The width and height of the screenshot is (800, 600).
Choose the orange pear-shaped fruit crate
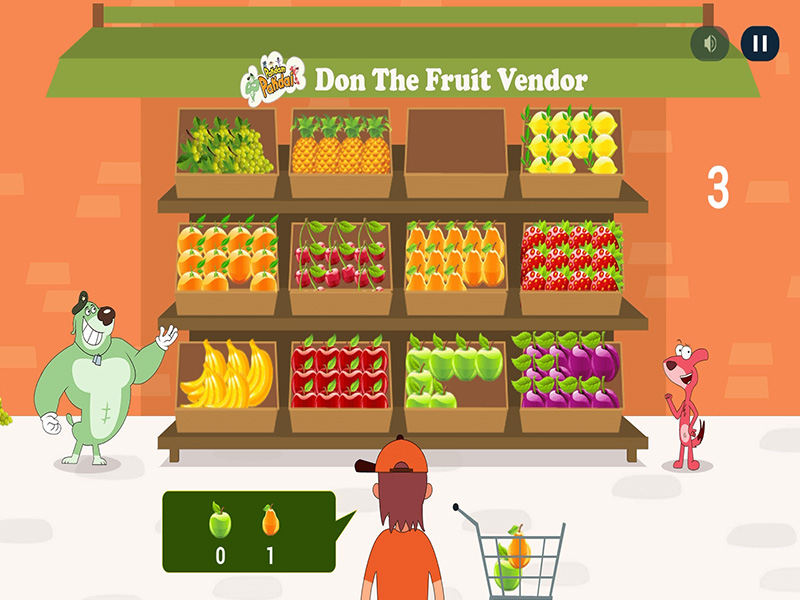click(456, 265)
